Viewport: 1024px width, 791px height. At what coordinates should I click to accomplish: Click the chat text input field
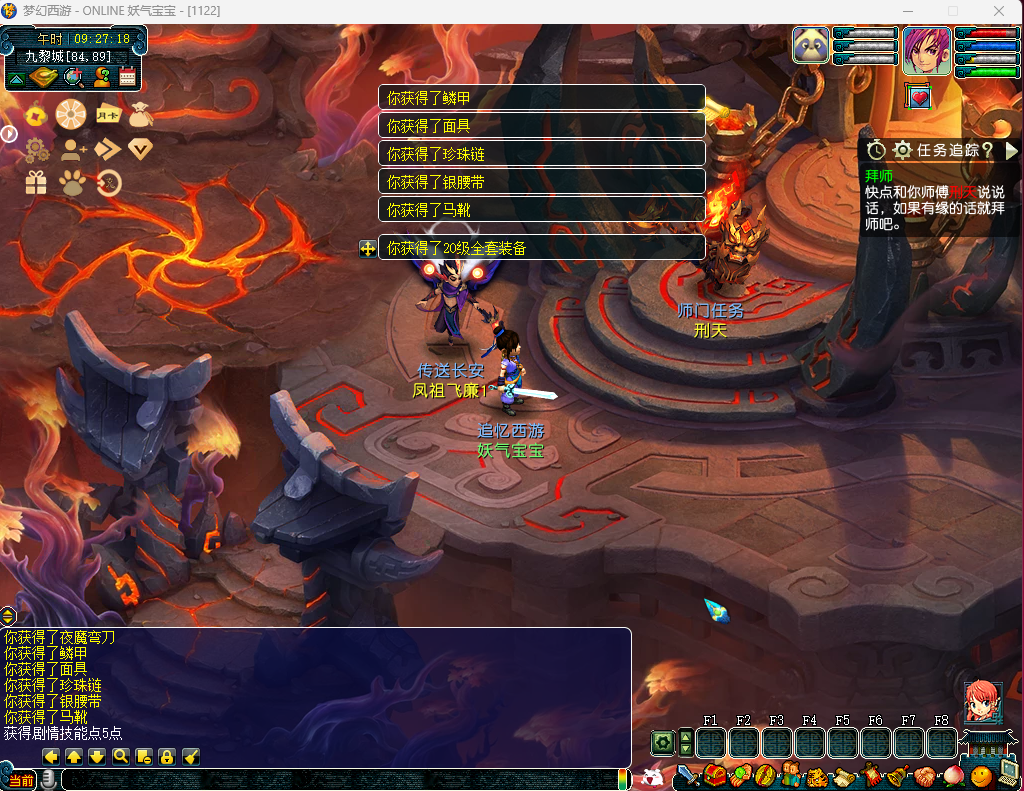click(x=340, y=779)
